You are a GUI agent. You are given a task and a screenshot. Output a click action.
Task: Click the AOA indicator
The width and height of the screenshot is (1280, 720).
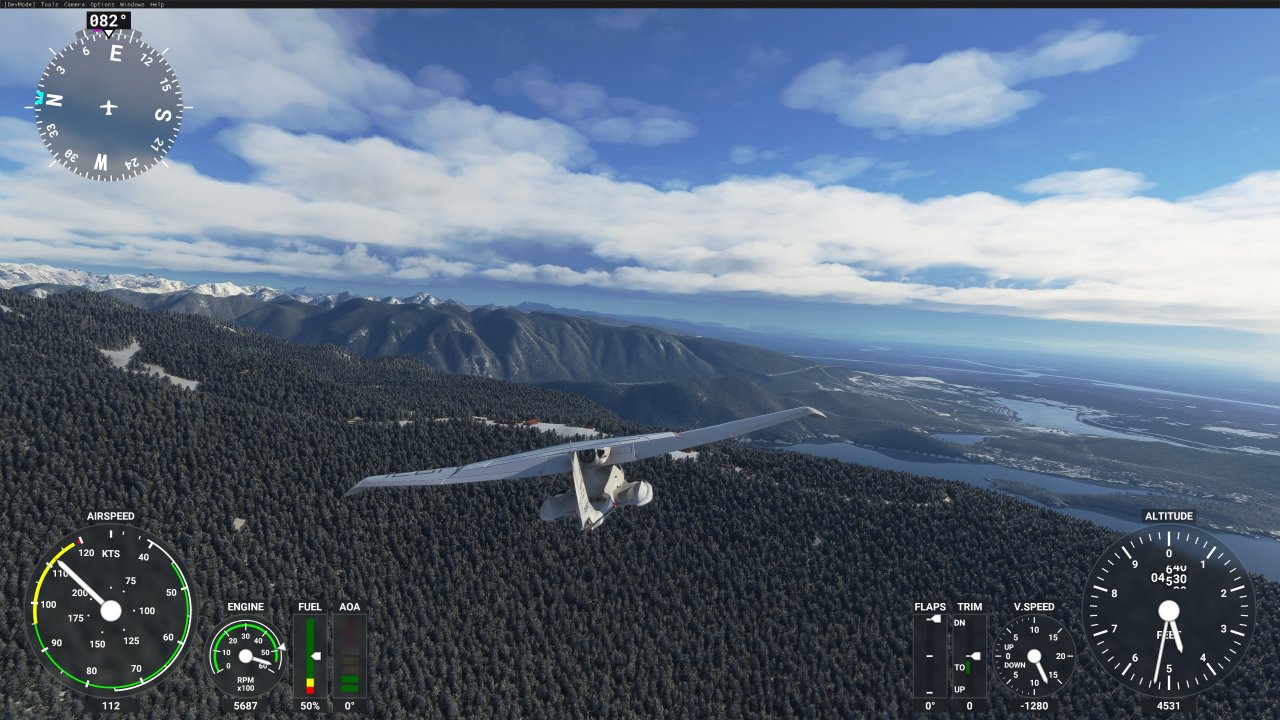[x=350, y=656]
